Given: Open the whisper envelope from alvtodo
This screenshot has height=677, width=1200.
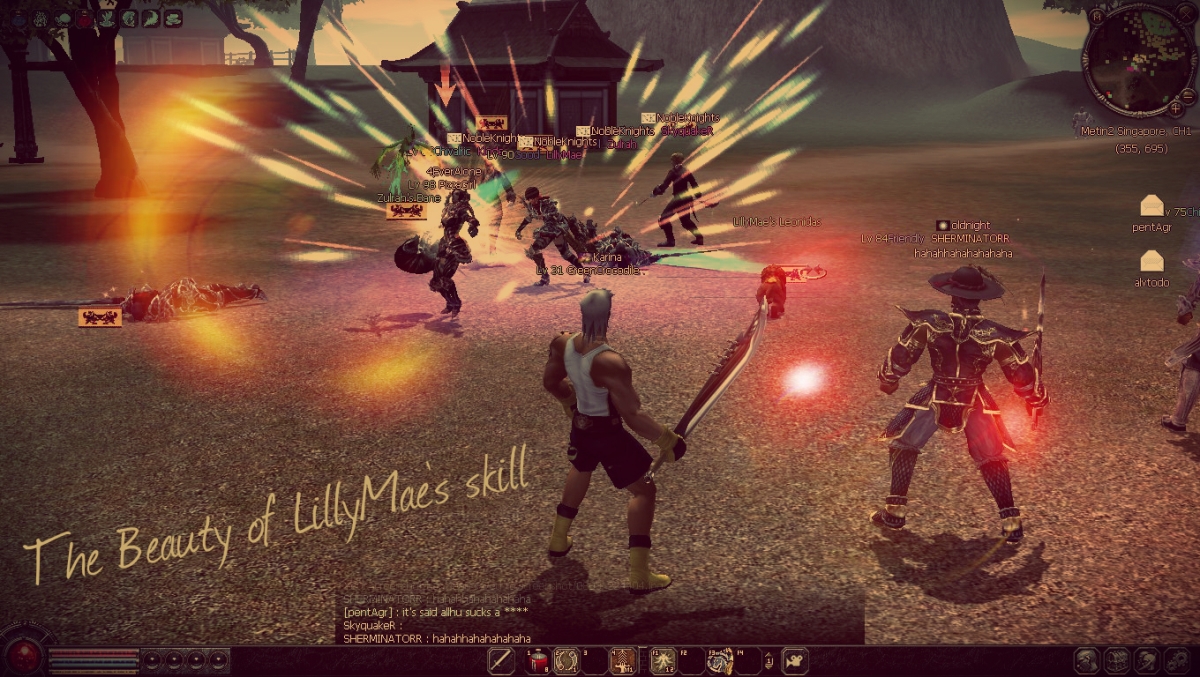Looking at the screenshot, I should pos(1152,262).
